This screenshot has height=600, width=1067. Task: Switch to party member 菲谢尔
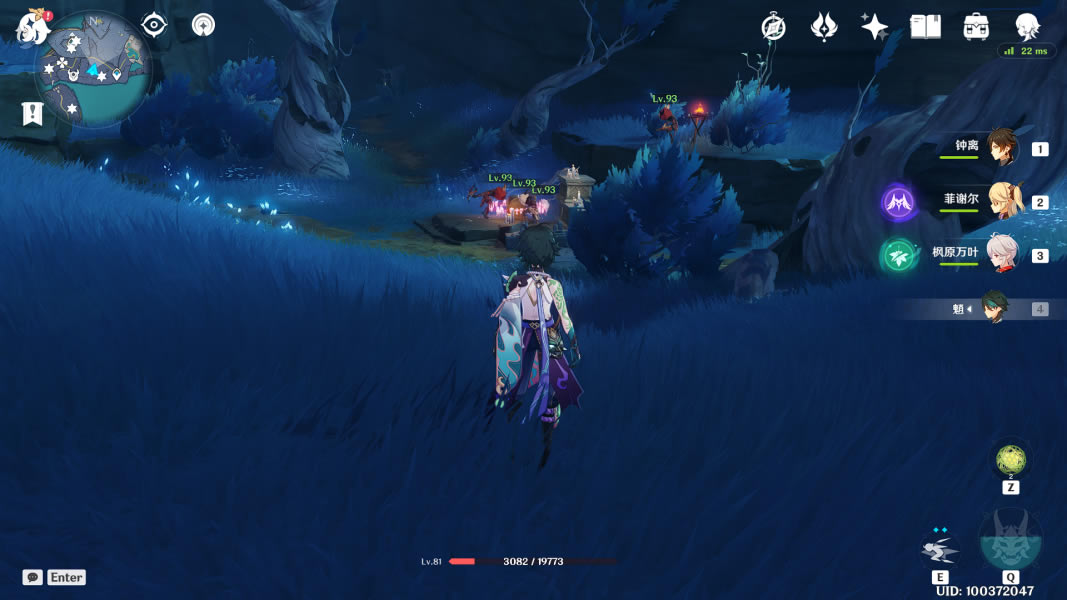click(x=1000, y=201)
